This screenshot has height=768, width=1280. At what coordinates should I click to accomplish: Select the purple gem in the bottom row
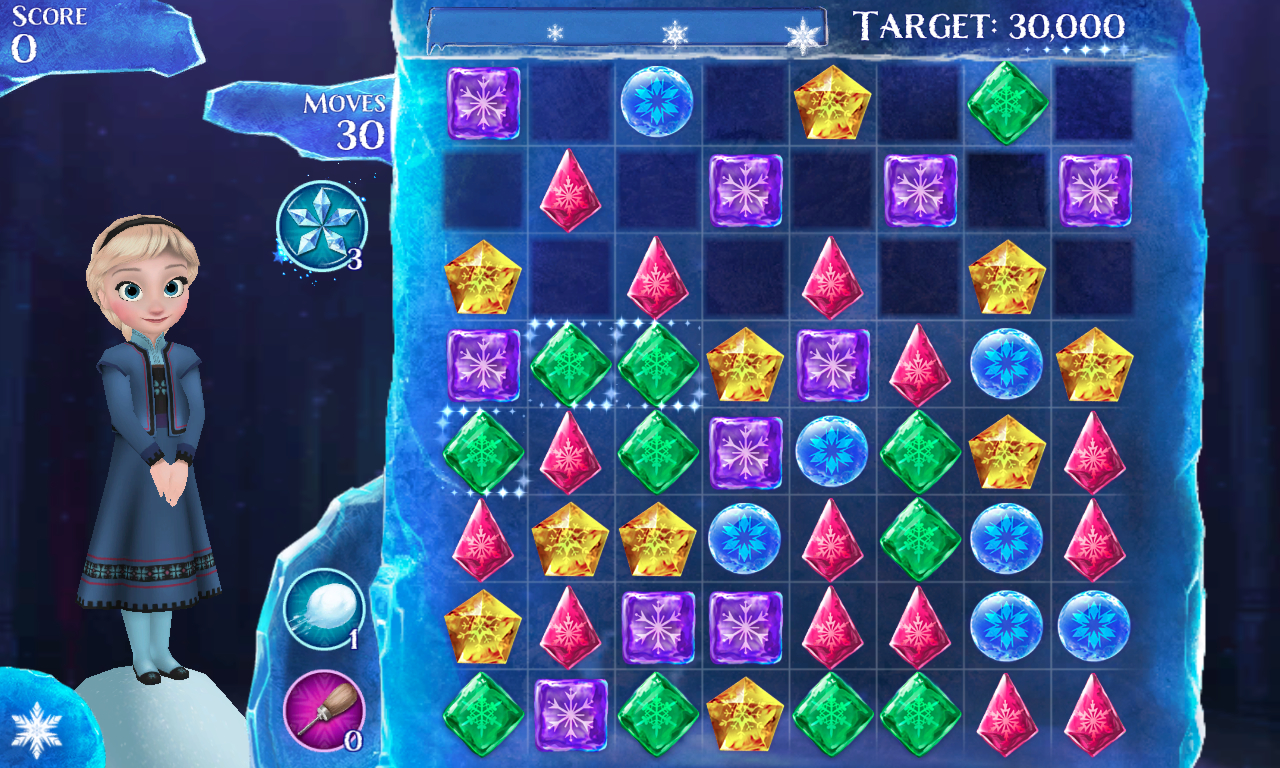pyautogui.click(x=571, y=715)
